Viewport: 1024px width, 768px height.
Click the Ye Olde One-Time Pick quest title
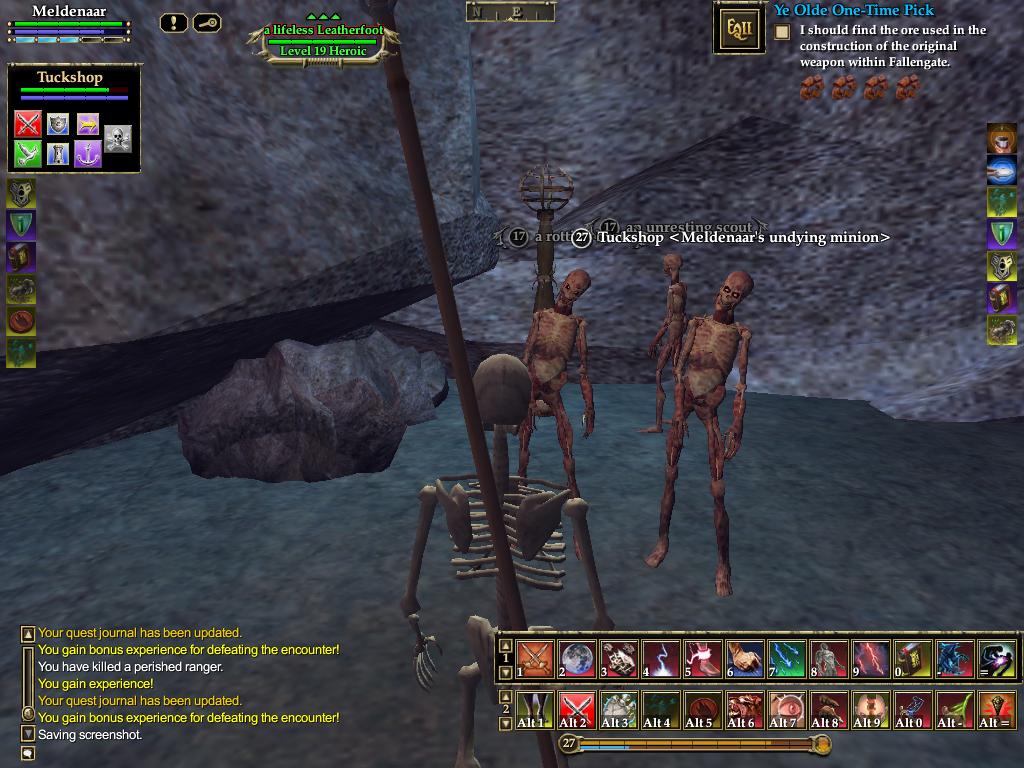(853, 11)
